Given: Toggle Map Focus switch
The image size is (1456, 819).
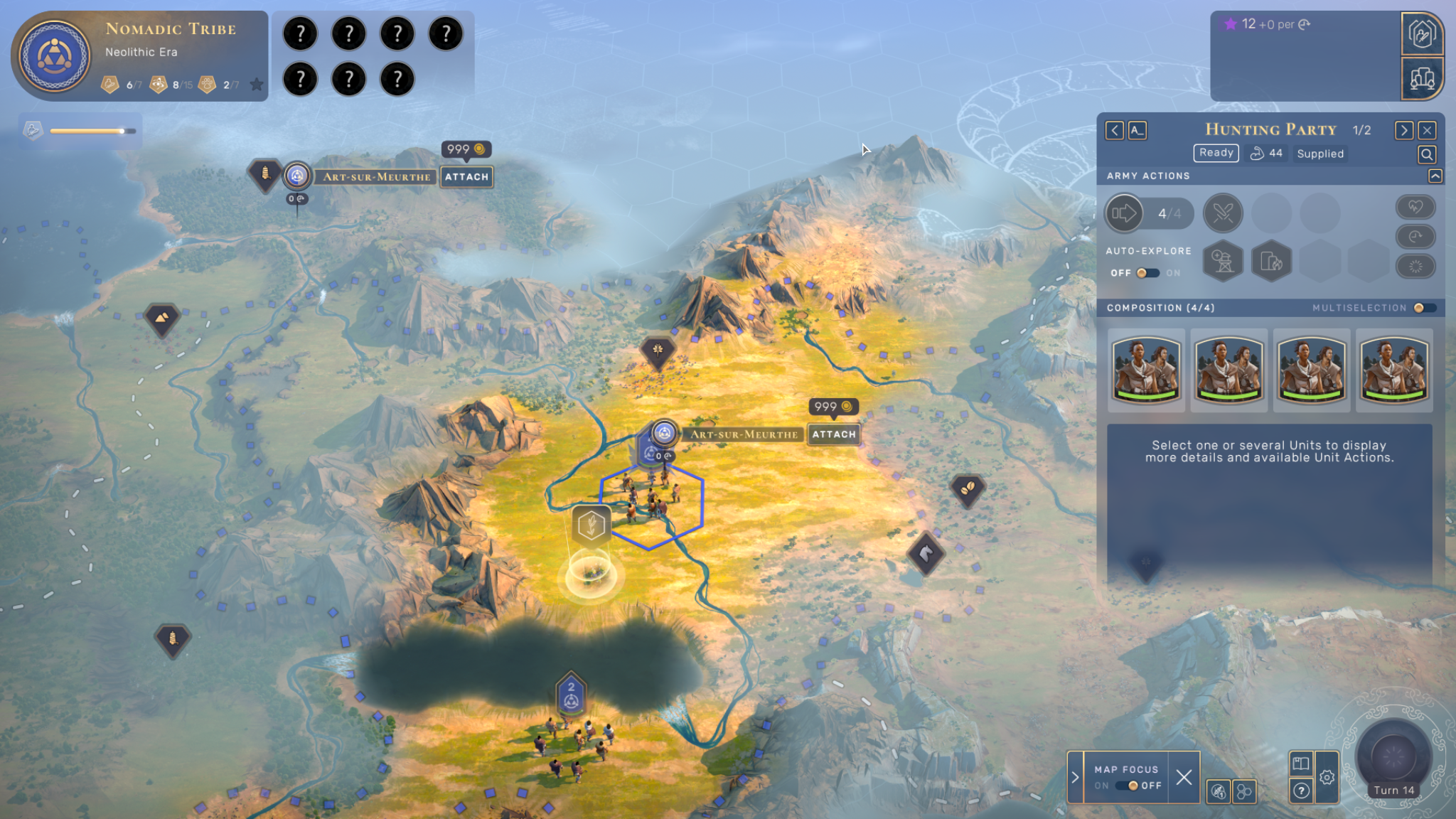Looking at the screenshot, I should [1128, 786].
